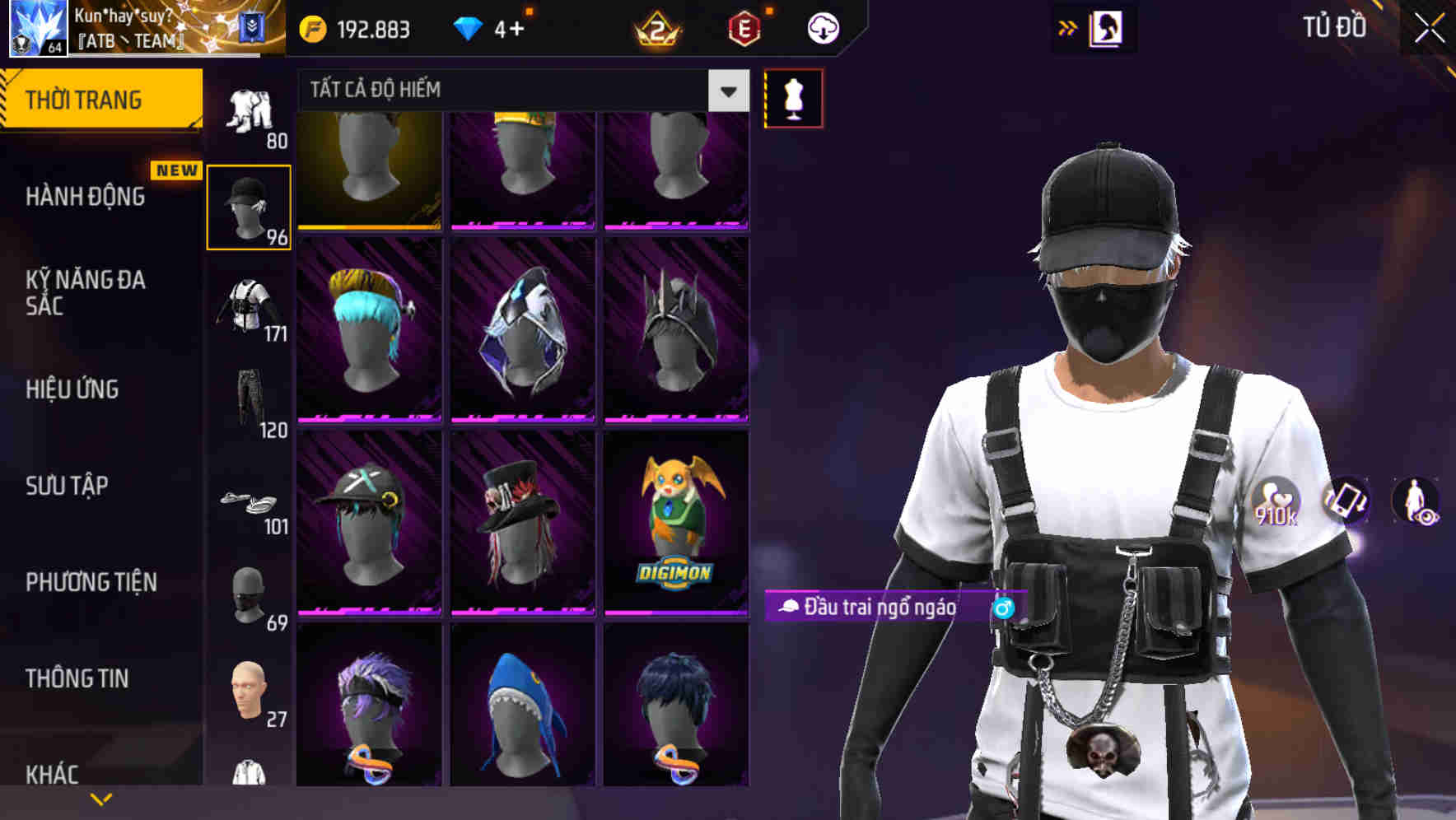This screenshot has width=1456, height=820.
Task: Open the TẤT CẢ ĐỘ HIẾM rarity dropdown
Action: 519,91
